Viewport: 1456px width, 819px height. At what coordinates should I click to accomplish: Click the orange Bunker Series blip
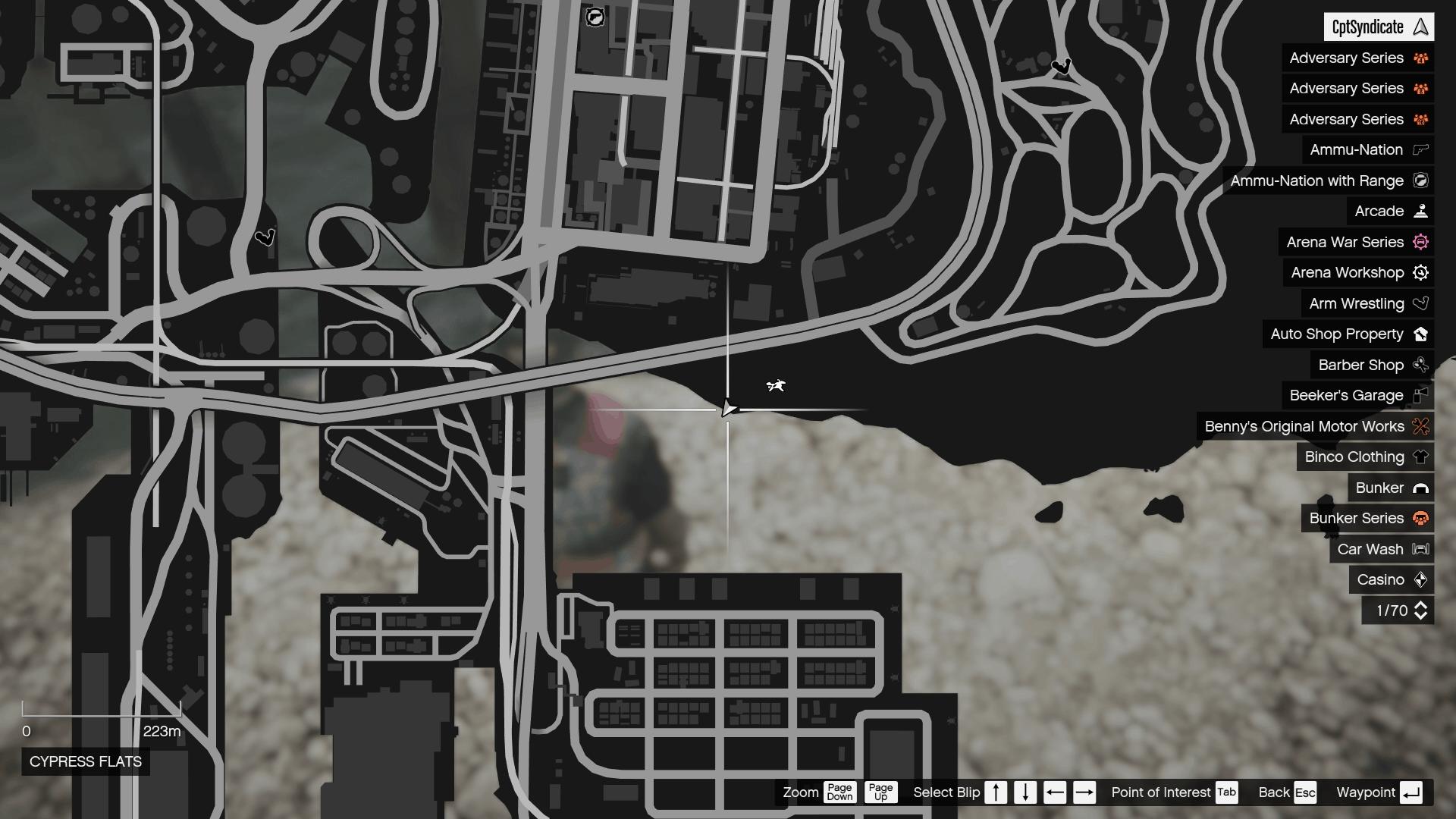pyautogui.click(x=1420, y=518)
